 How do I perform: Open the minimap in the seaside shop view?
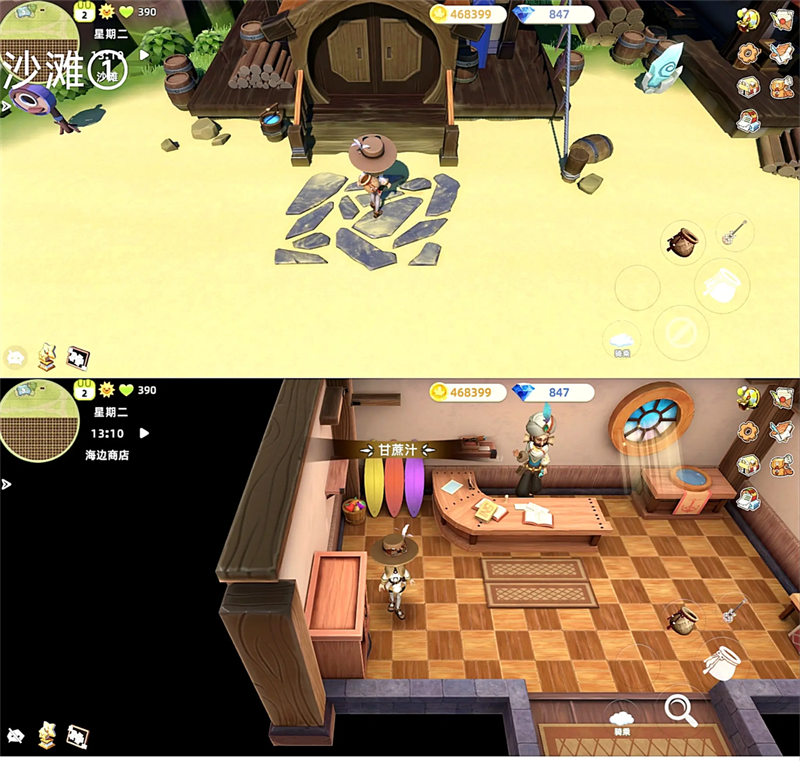click(x=40, y=421)
